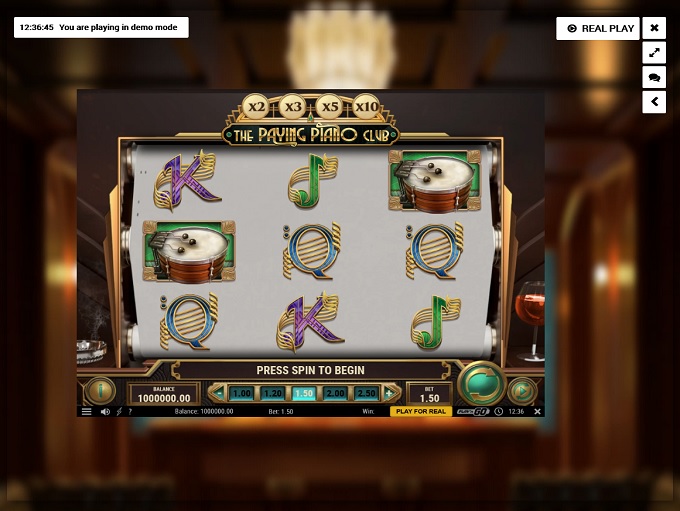
Task: Click the yellow Play For Real button
Action: point(420,411)
